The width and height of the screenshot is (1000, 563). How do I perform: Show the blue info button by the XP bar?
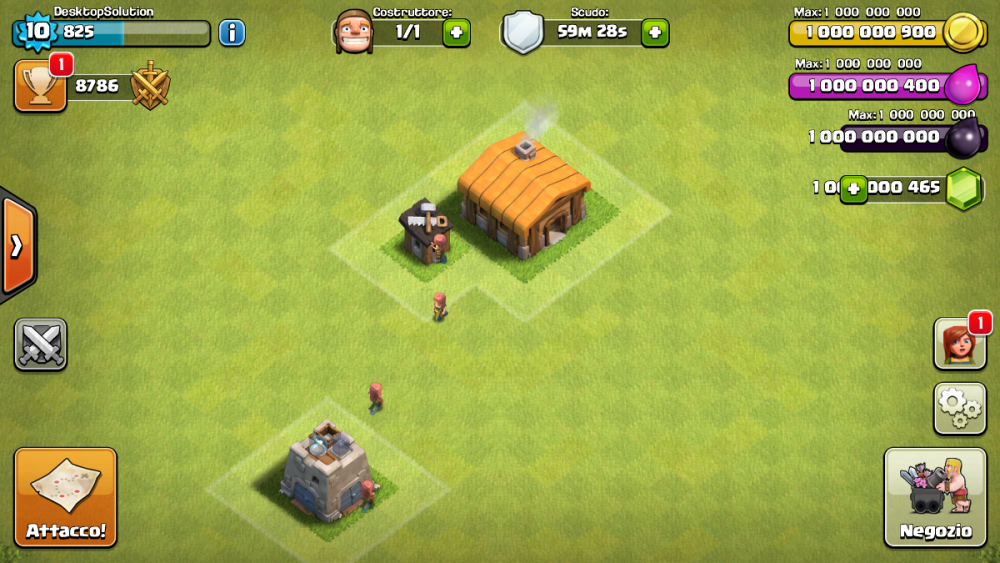[x=232, y=32]
